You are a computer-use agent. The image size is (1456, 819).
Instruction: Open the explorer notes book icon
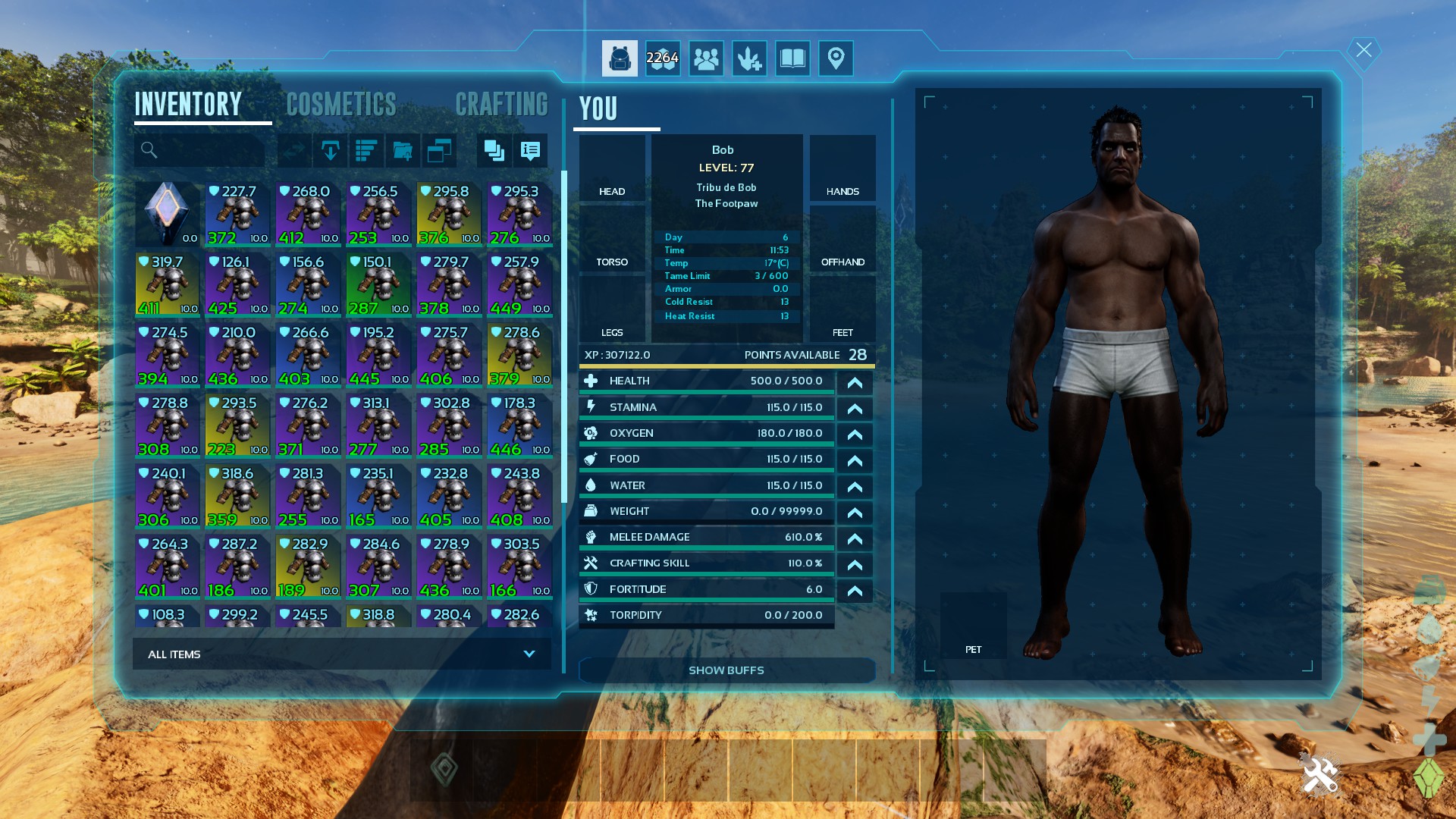pyautogui.click(x=792, y=58)
